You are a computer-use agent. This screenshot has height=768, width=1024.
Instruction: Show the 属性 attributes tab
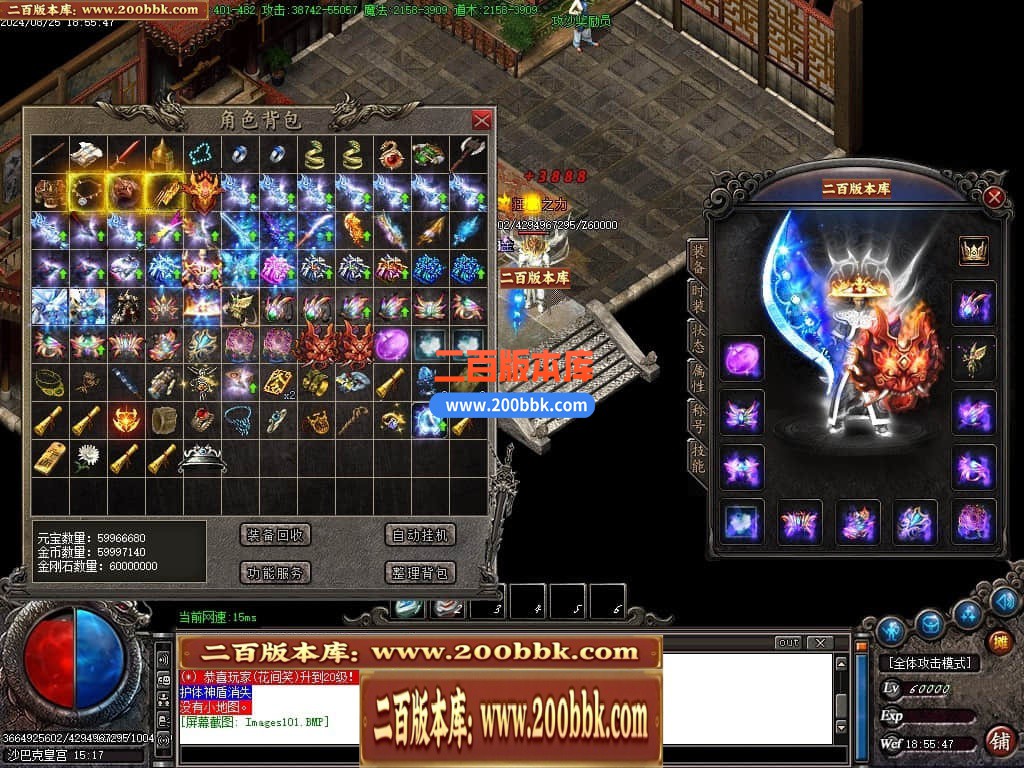click(x=698, y=379)
